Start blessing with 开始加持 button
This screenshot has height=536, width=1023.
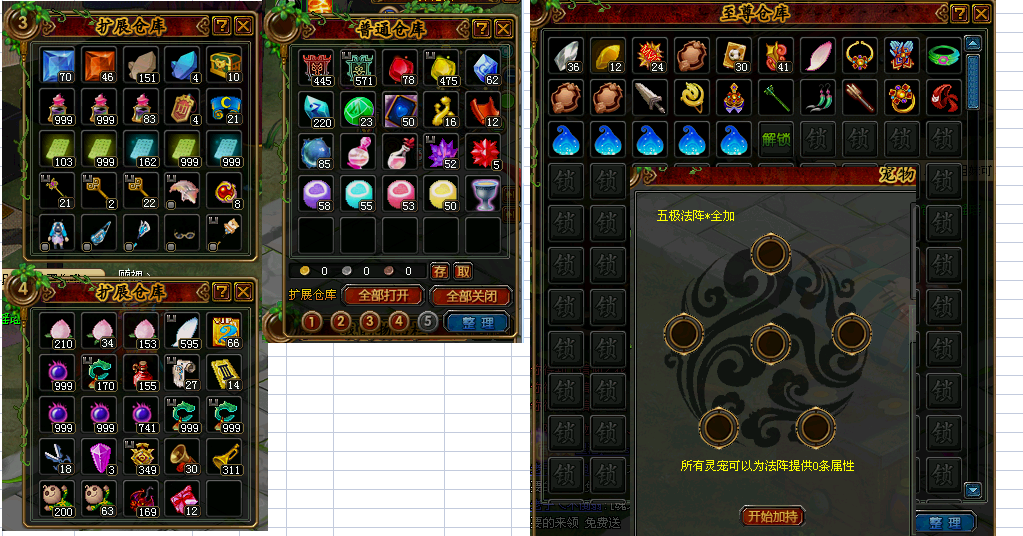click(773, 516)
